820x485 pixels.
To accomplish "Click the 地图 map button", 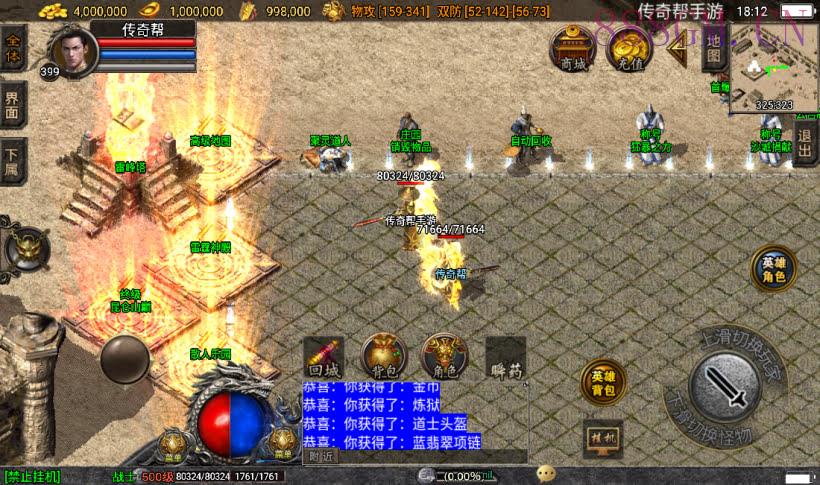I will 713,48.
